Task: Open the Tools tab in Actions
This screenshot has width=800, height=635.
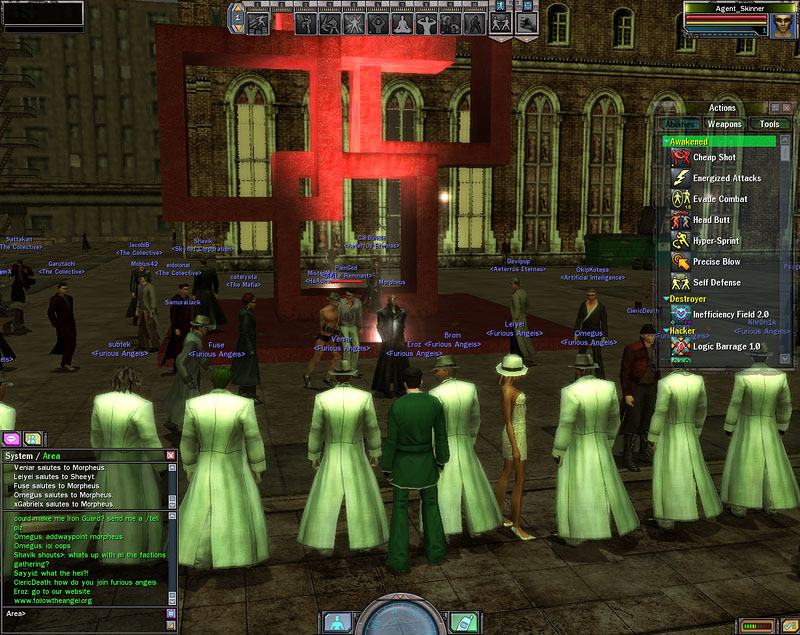Action: coord(769,125)
